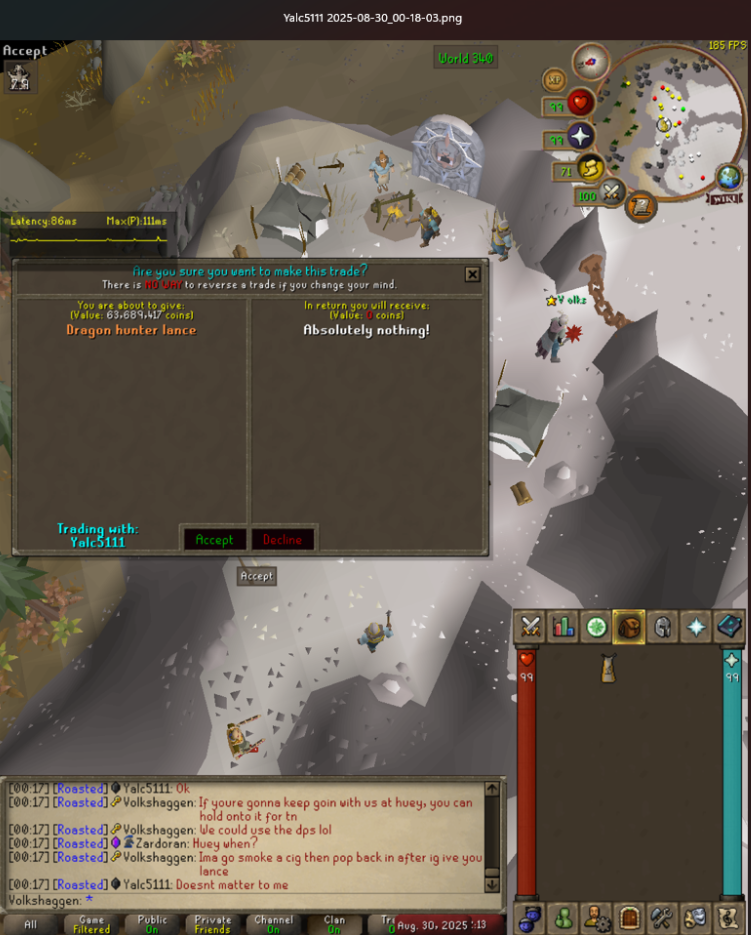Show the Worn Equipment helmet tab
Screen dimensions: 751x935
[x=662, y=626]
